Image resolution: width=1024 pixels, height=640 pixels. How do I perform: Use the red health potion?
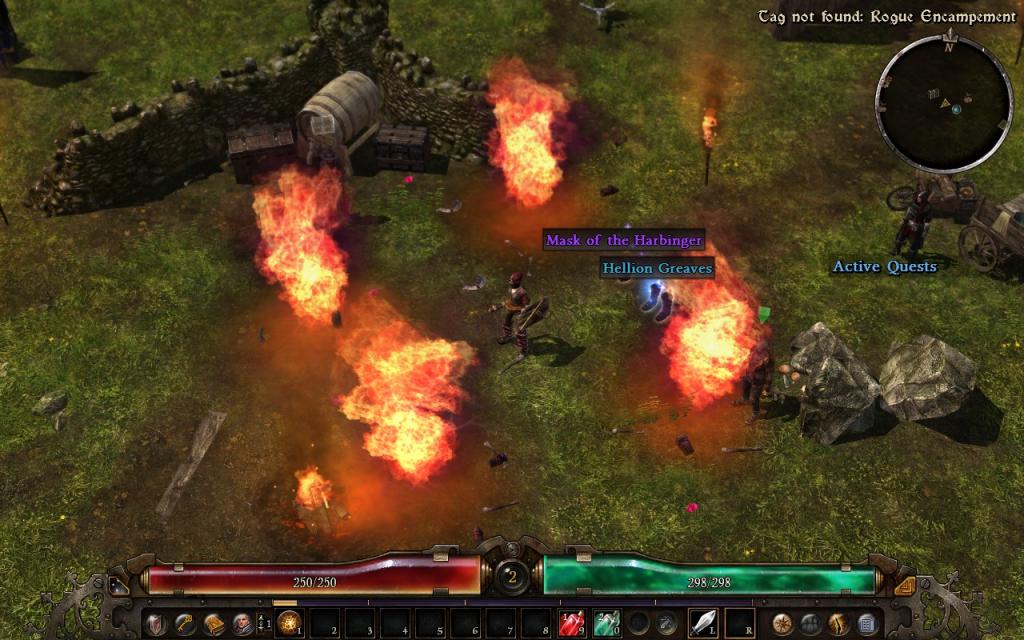click(572, 624)
